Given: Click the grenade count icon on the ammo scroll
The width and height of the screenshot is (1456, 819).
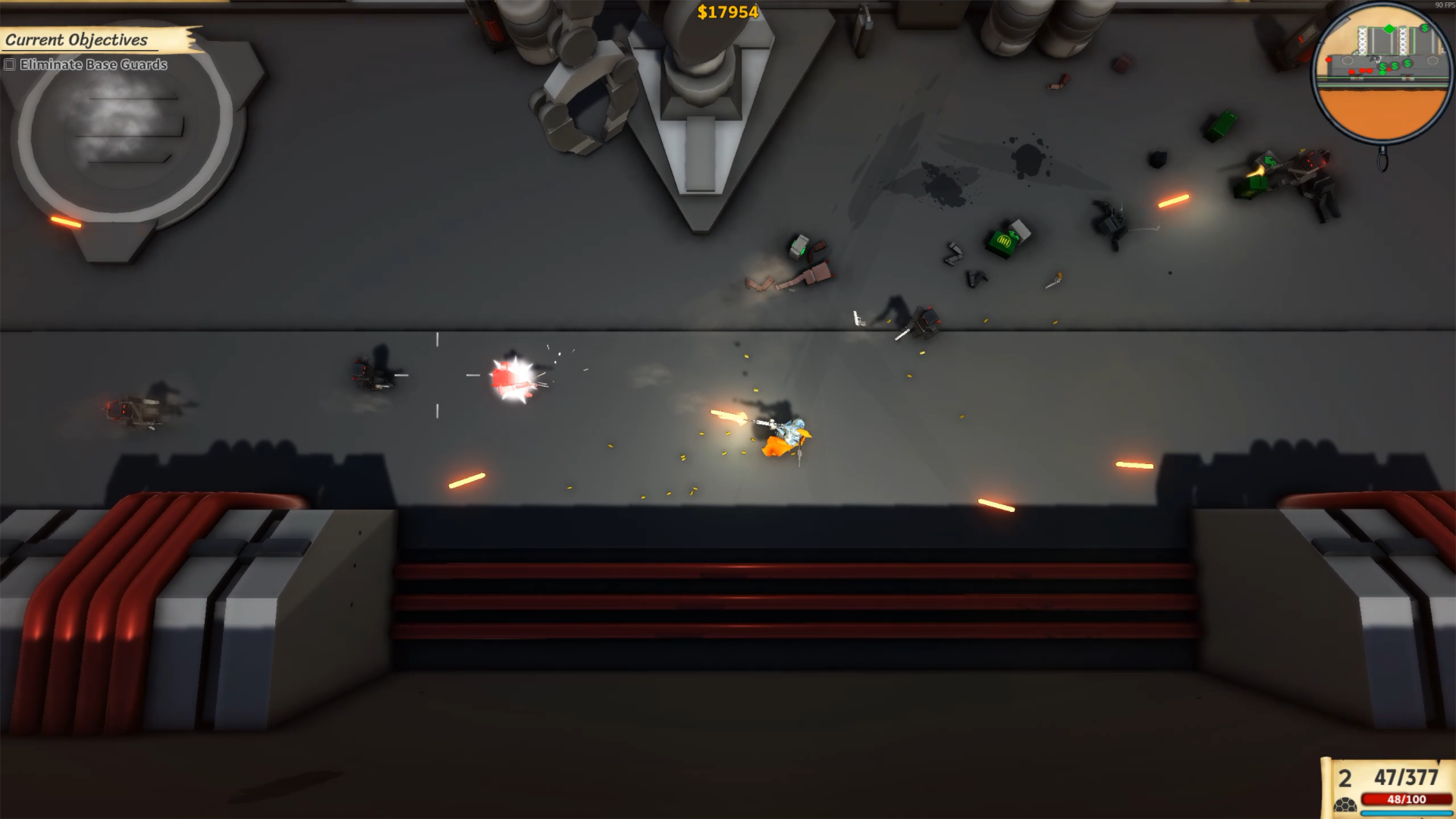Looking at the screenshot, I should pos(1345,805).
